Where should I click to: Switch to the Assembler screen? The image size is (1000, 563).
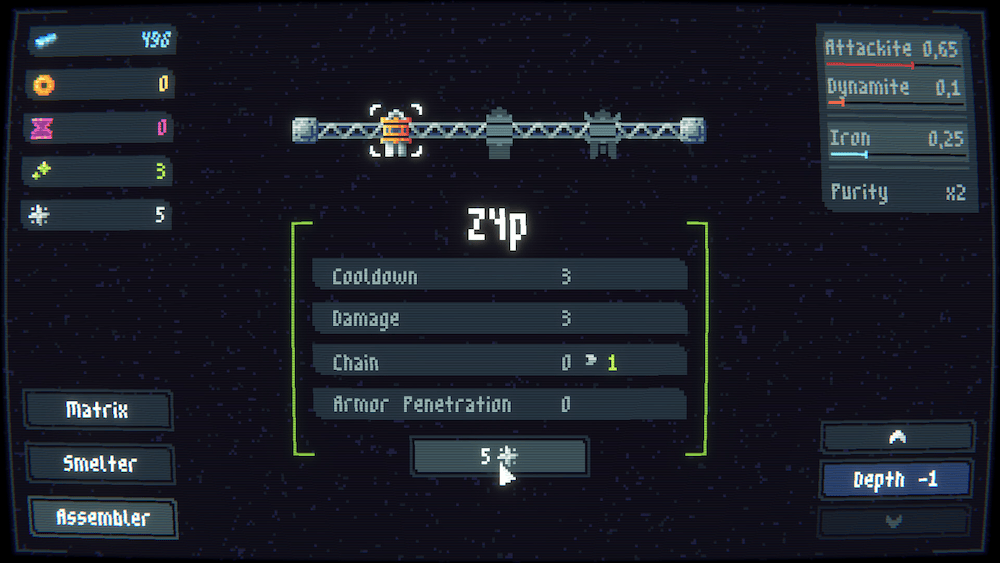coord(103,518)
